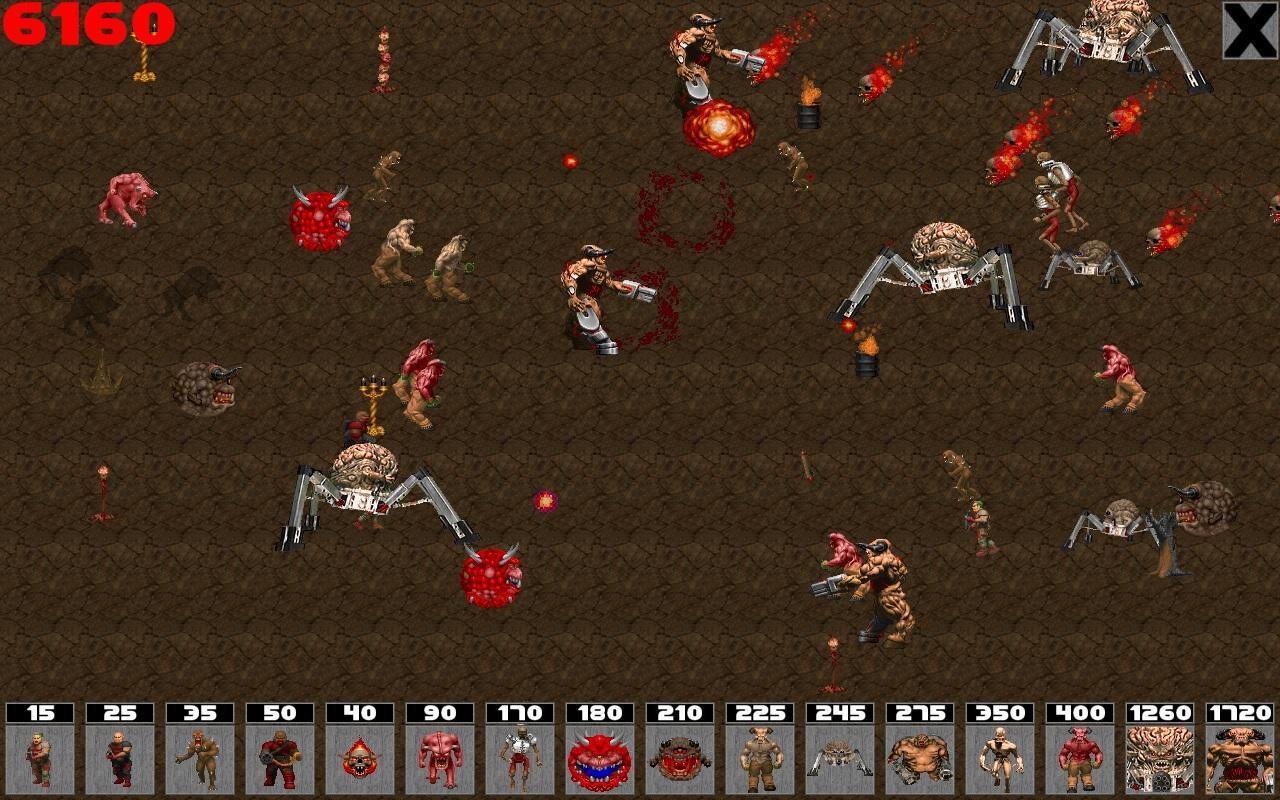The height and width of the screenshot is (800, 1280).
Task: Choose the flaming Lost Soul skull unit
Action: (x=360, y=758)
